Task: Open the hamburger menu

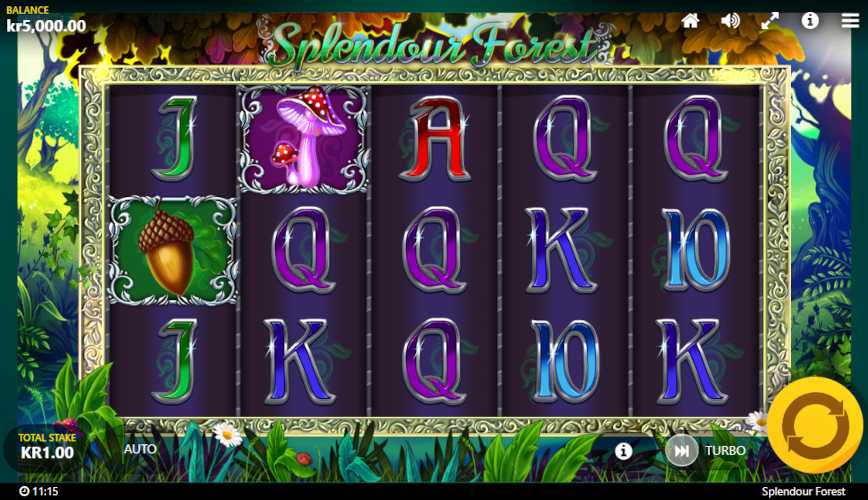Action: tap(849, 20)
